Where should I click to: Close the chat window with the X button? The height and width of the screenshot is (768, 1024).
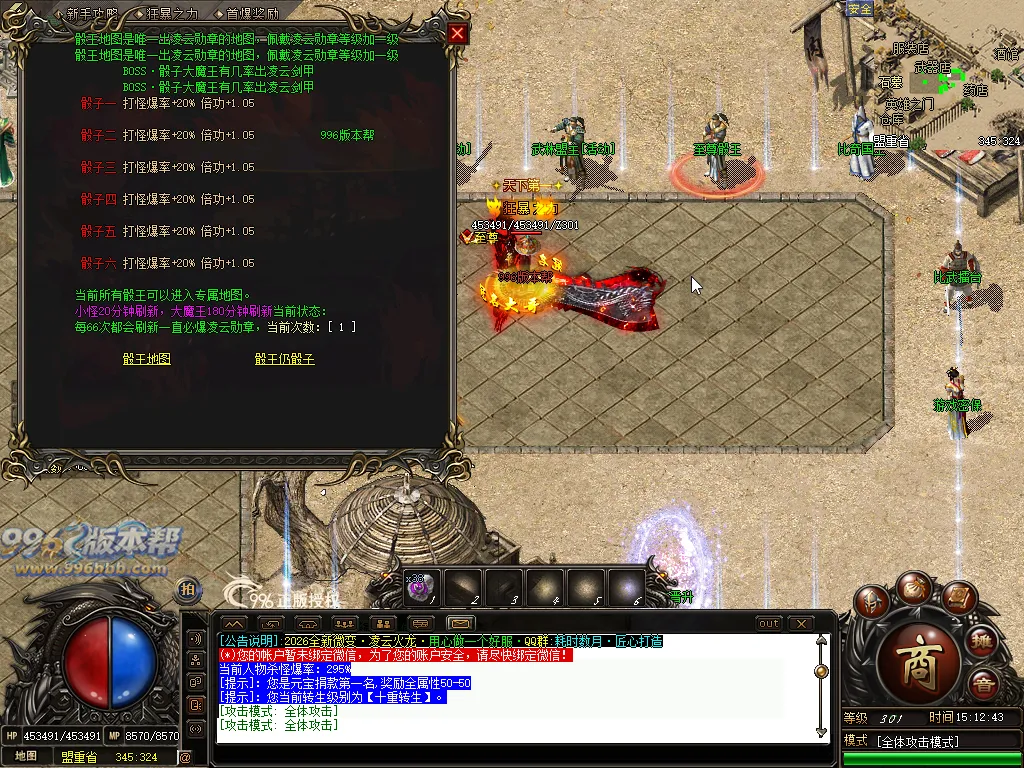click(801, 623)
